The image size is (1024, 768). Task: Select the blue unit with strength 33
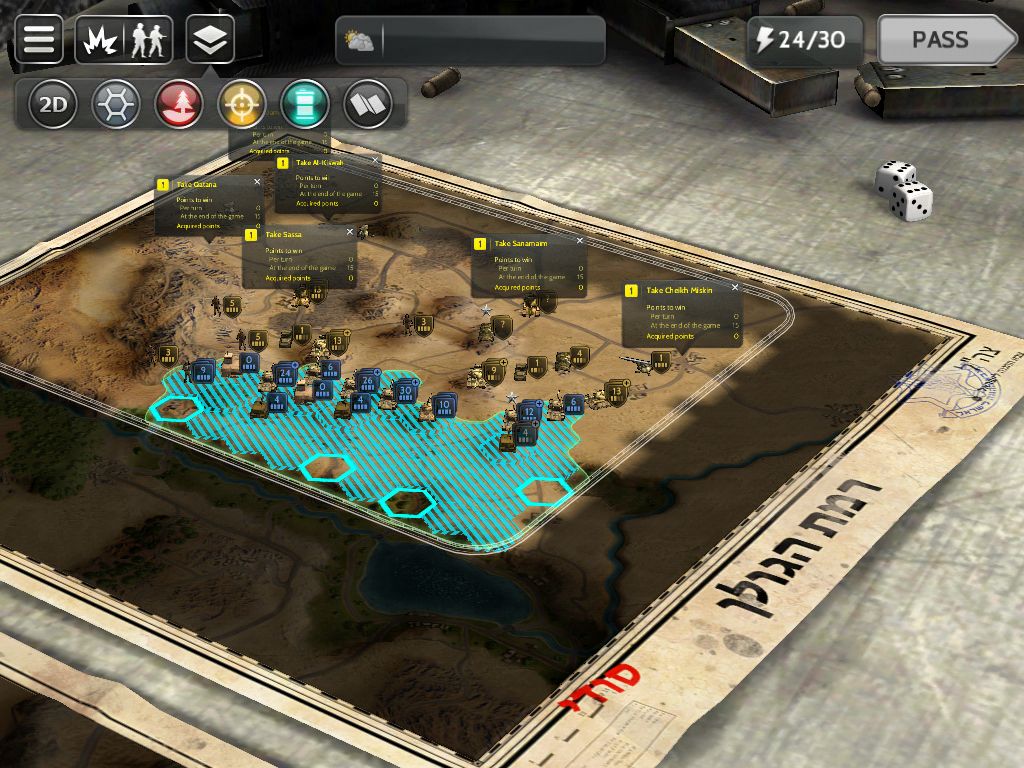coord(404,392)
